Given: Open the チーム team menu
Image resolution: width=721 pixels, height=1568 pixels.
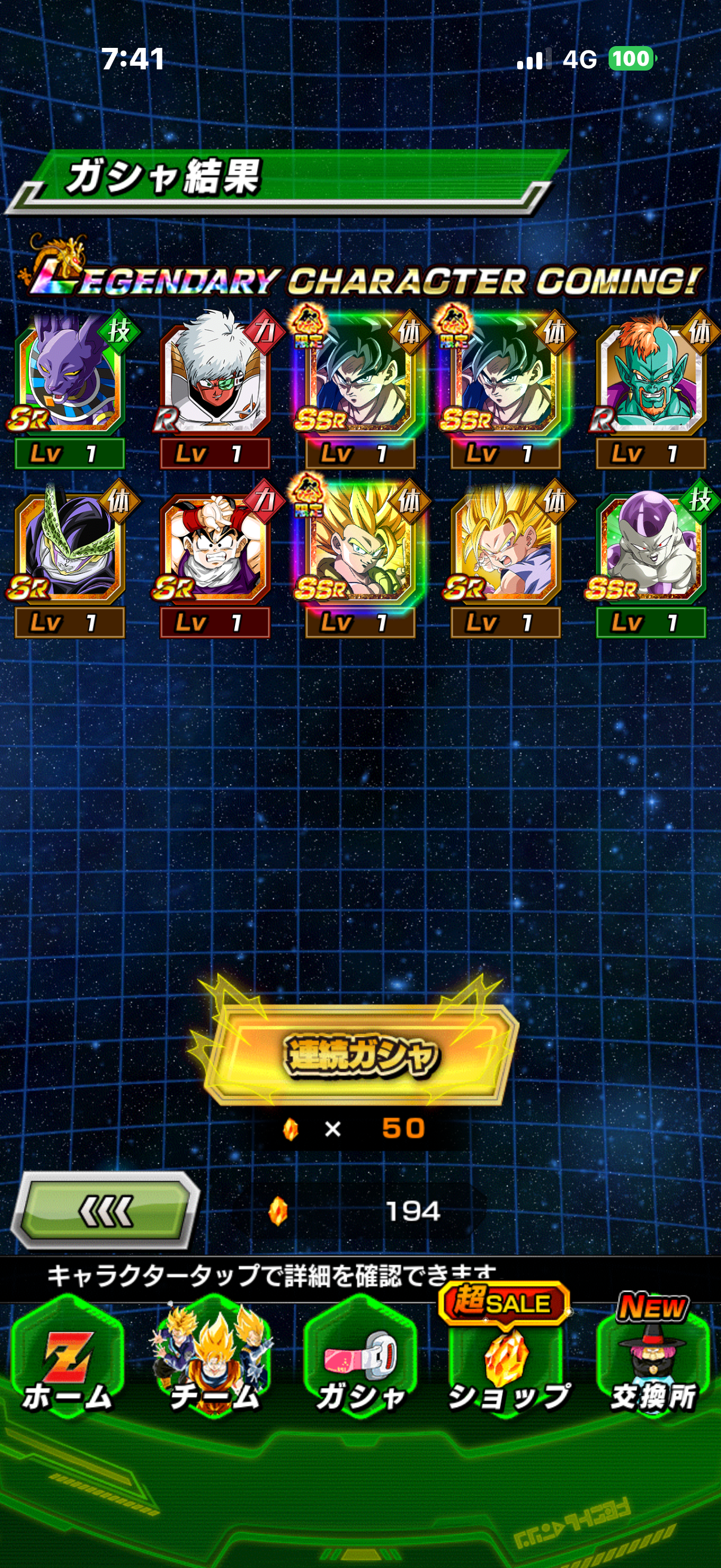Looking at the screenshot, I should click(x=213, y=1363).
